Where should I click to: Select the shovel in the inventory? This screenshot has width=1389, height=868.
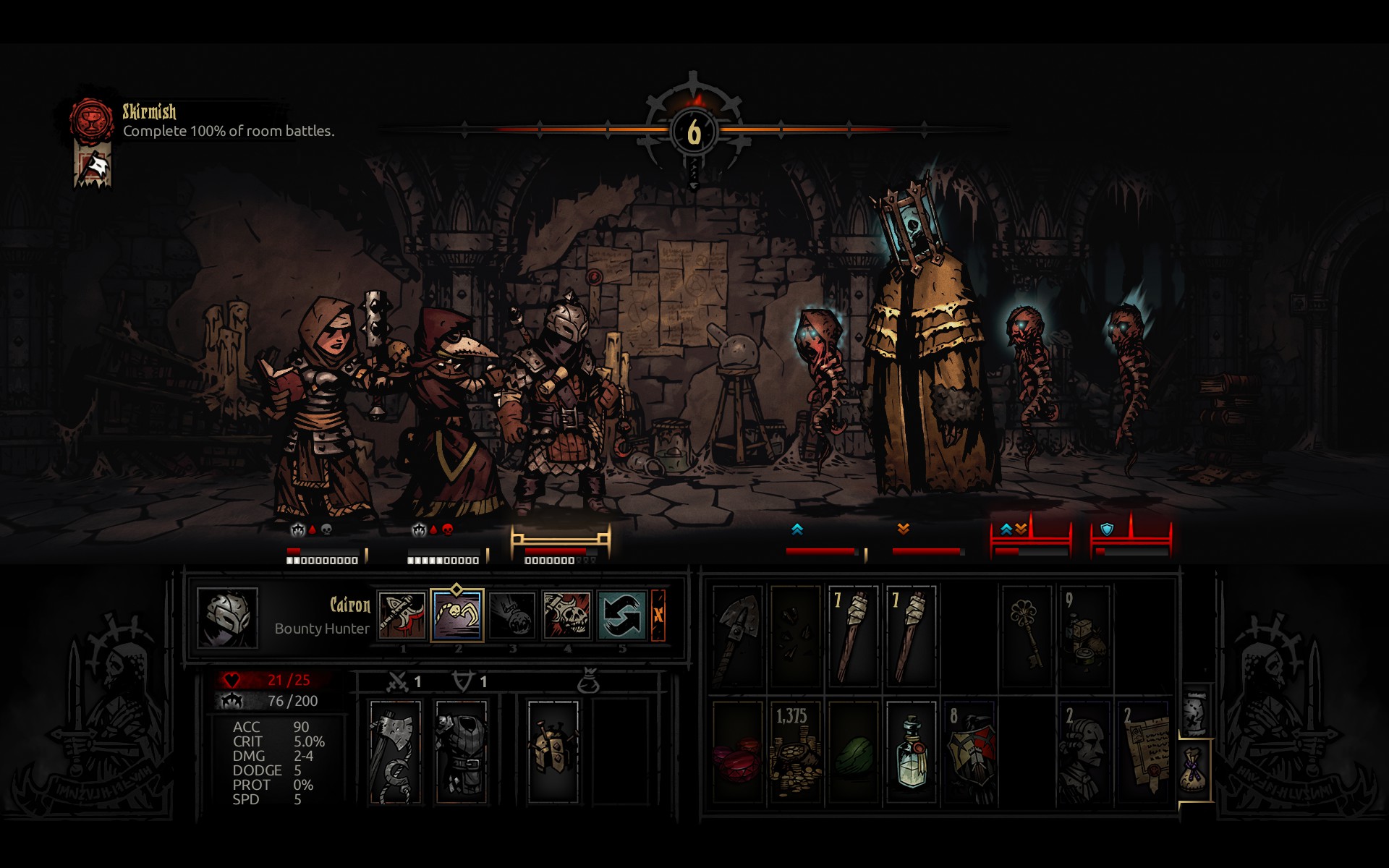737,636
